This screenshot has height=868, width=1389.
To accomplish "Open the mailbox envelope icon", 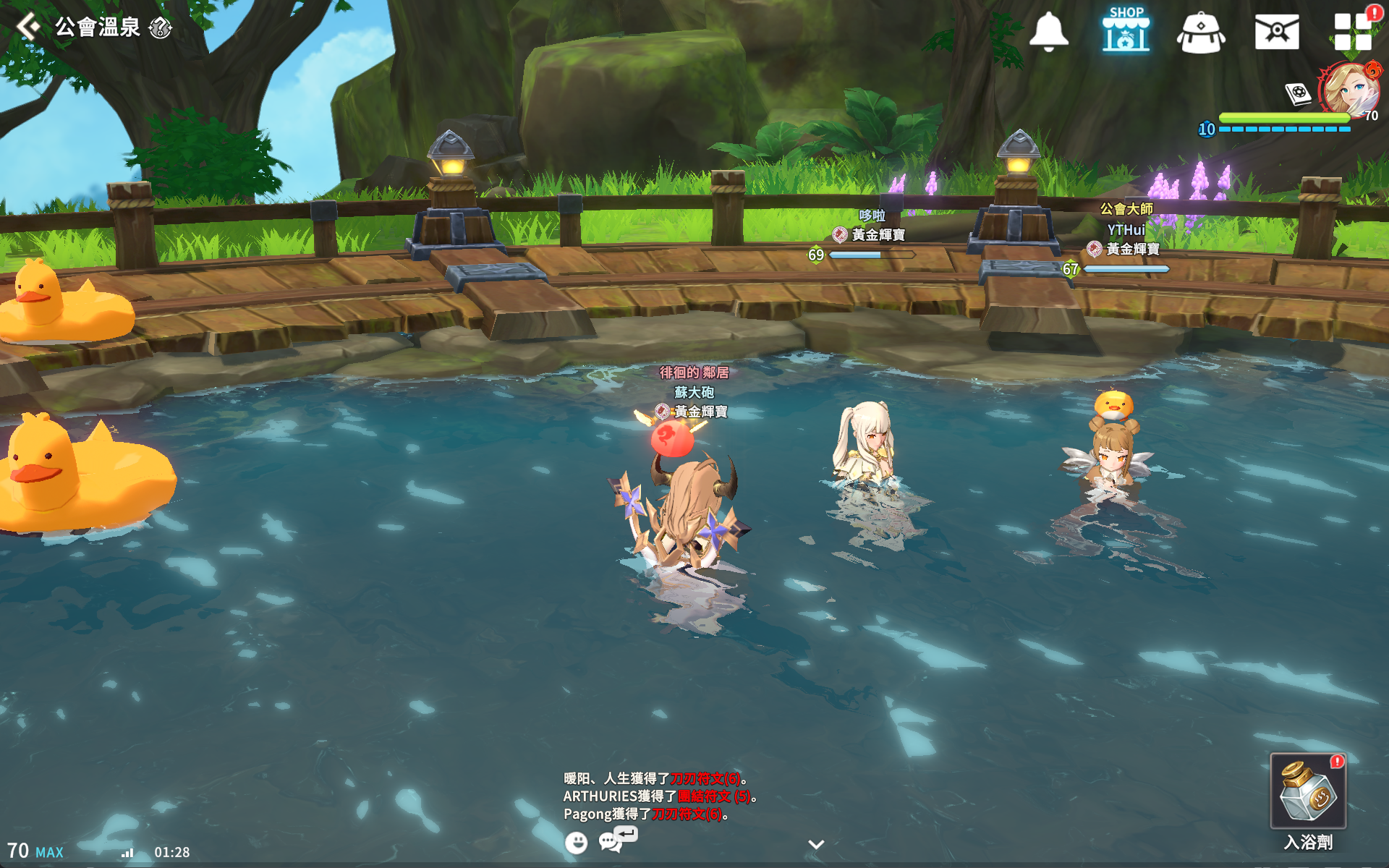I will point(1276,33).
